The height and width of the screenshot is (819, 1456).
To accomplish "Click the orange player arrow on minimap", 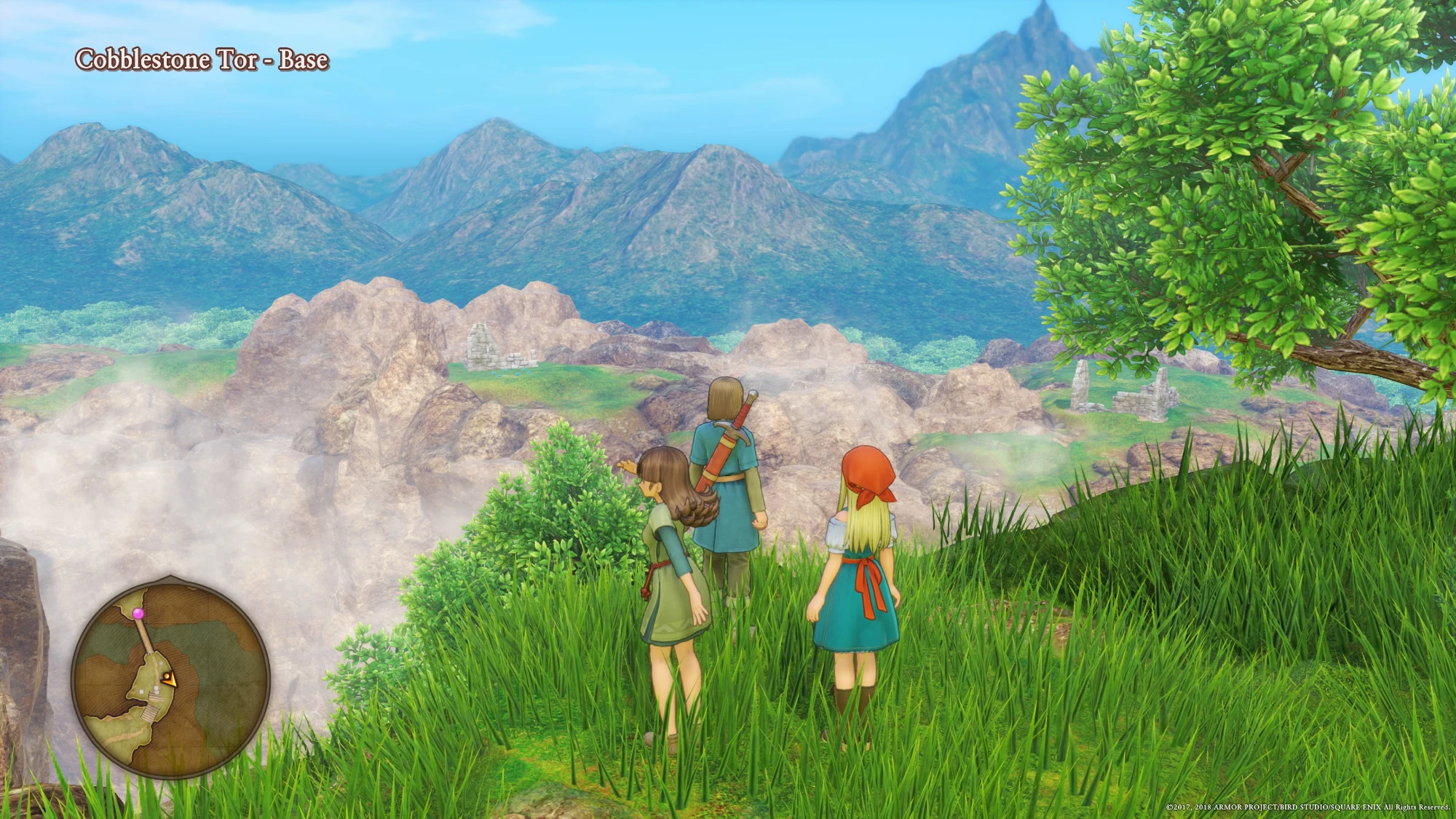I will click(169, 680).
